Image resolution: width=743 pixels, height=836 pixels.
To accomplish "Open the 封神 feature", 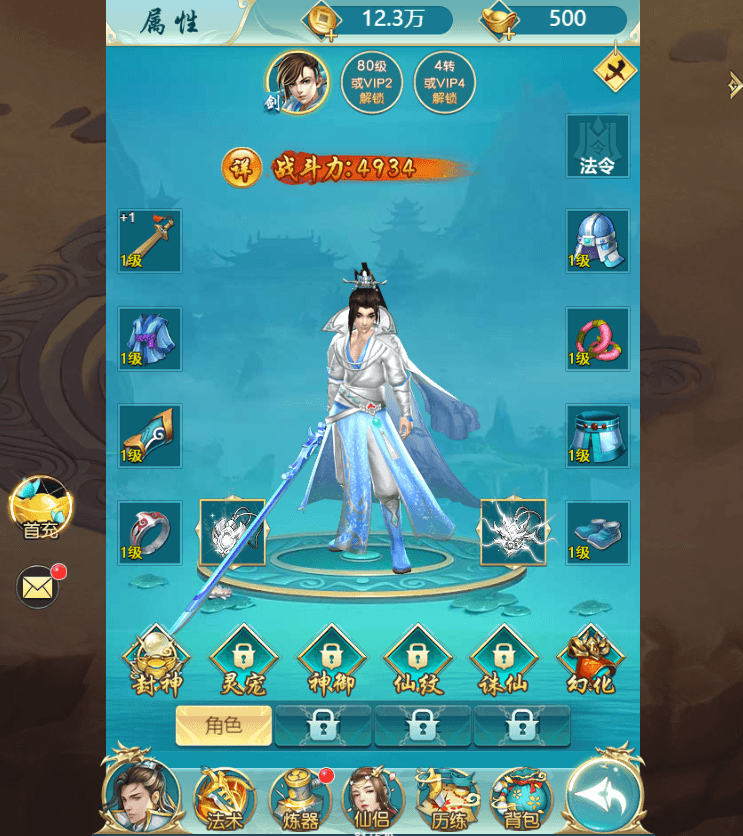I will point(156,662).
